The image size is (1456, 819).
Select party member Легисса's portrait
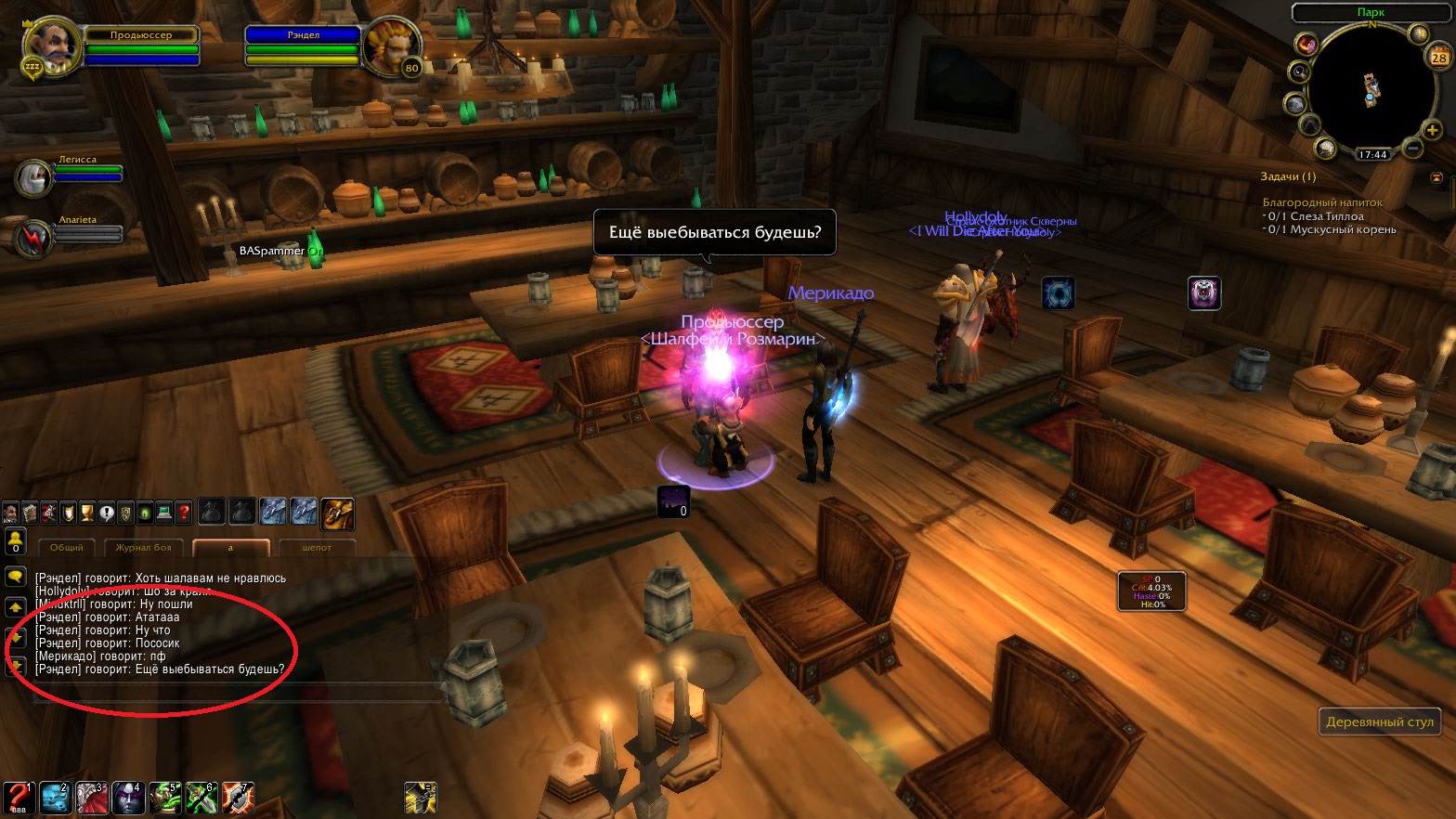[34, 178]
